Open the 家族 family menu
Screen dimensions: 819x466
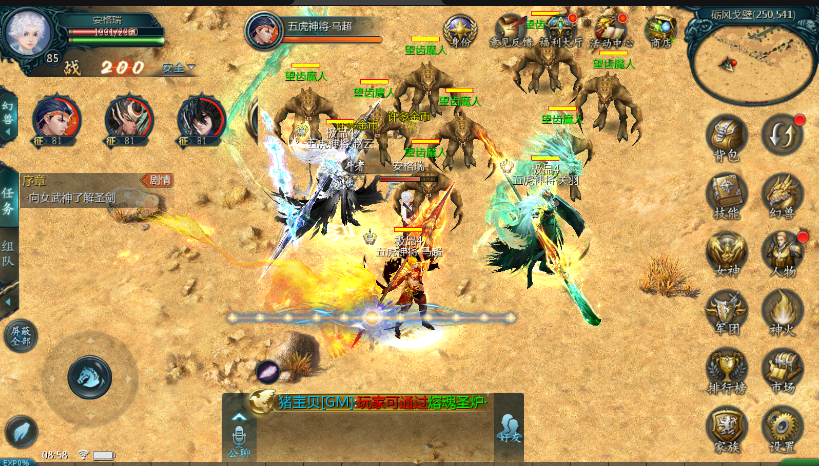click(x=727, y=425)
